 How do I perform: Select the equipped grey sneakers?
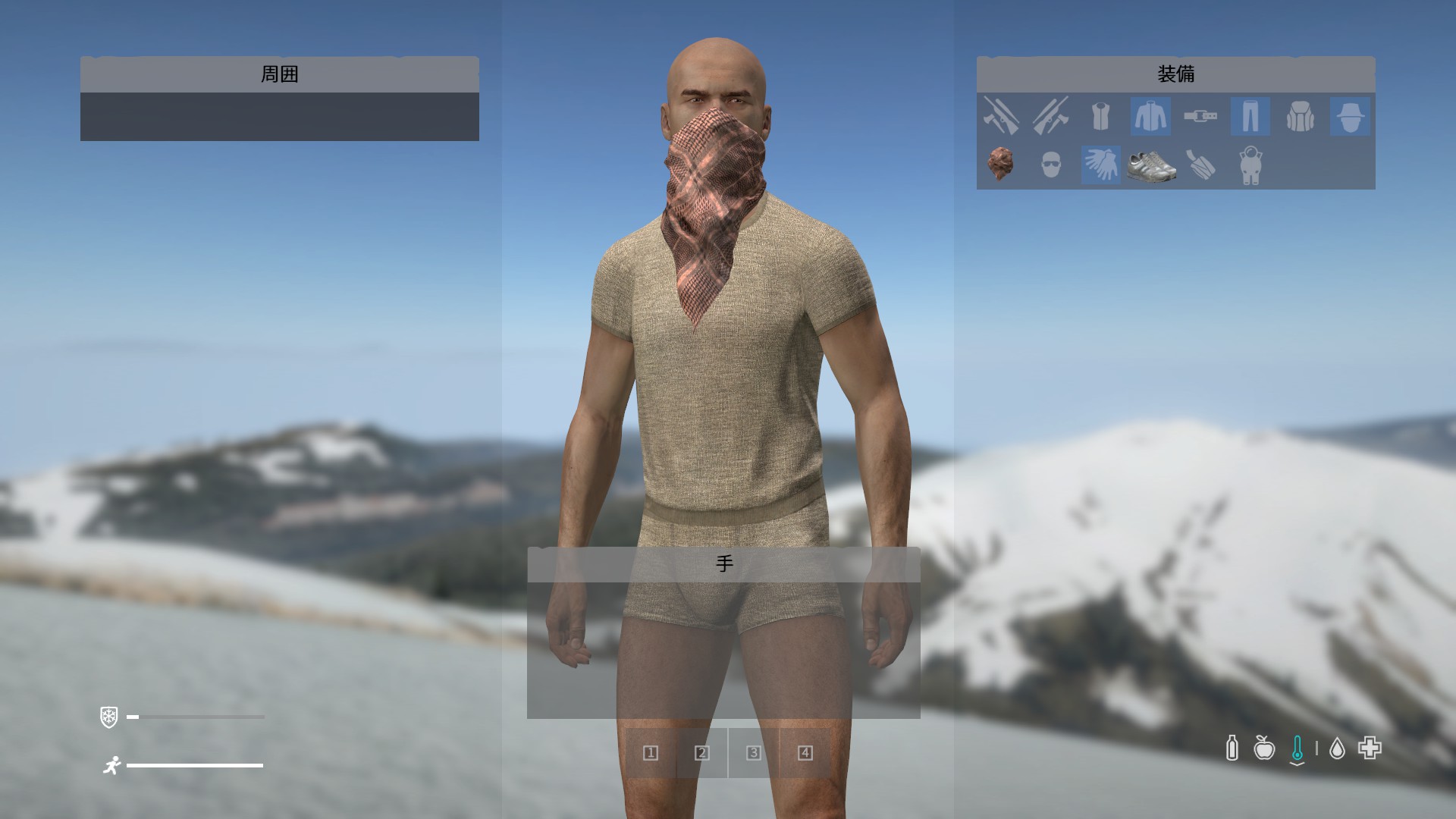pos(1150,165)
